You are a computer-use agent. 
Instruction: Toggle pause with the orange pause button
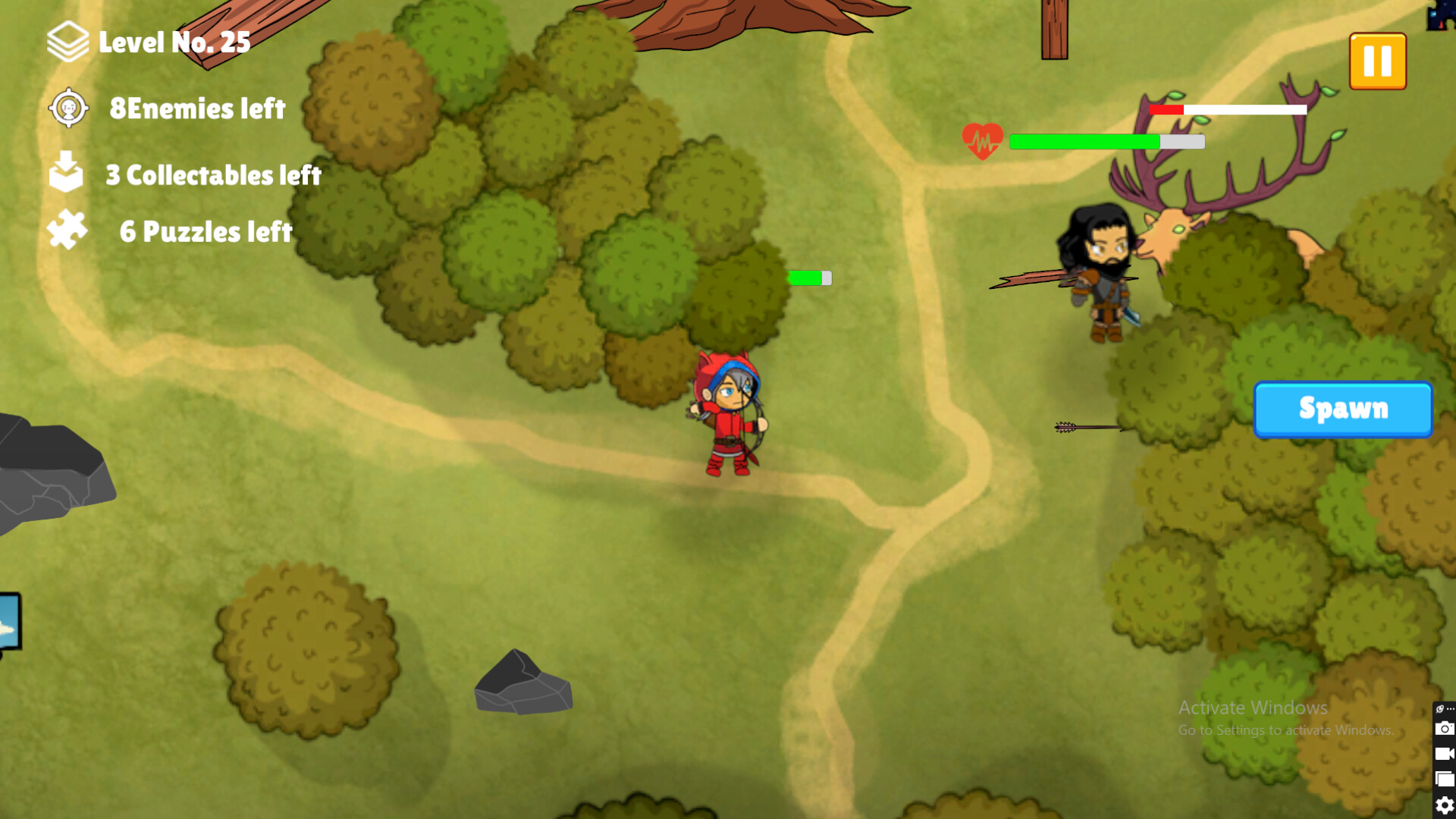click(1378, 62)
